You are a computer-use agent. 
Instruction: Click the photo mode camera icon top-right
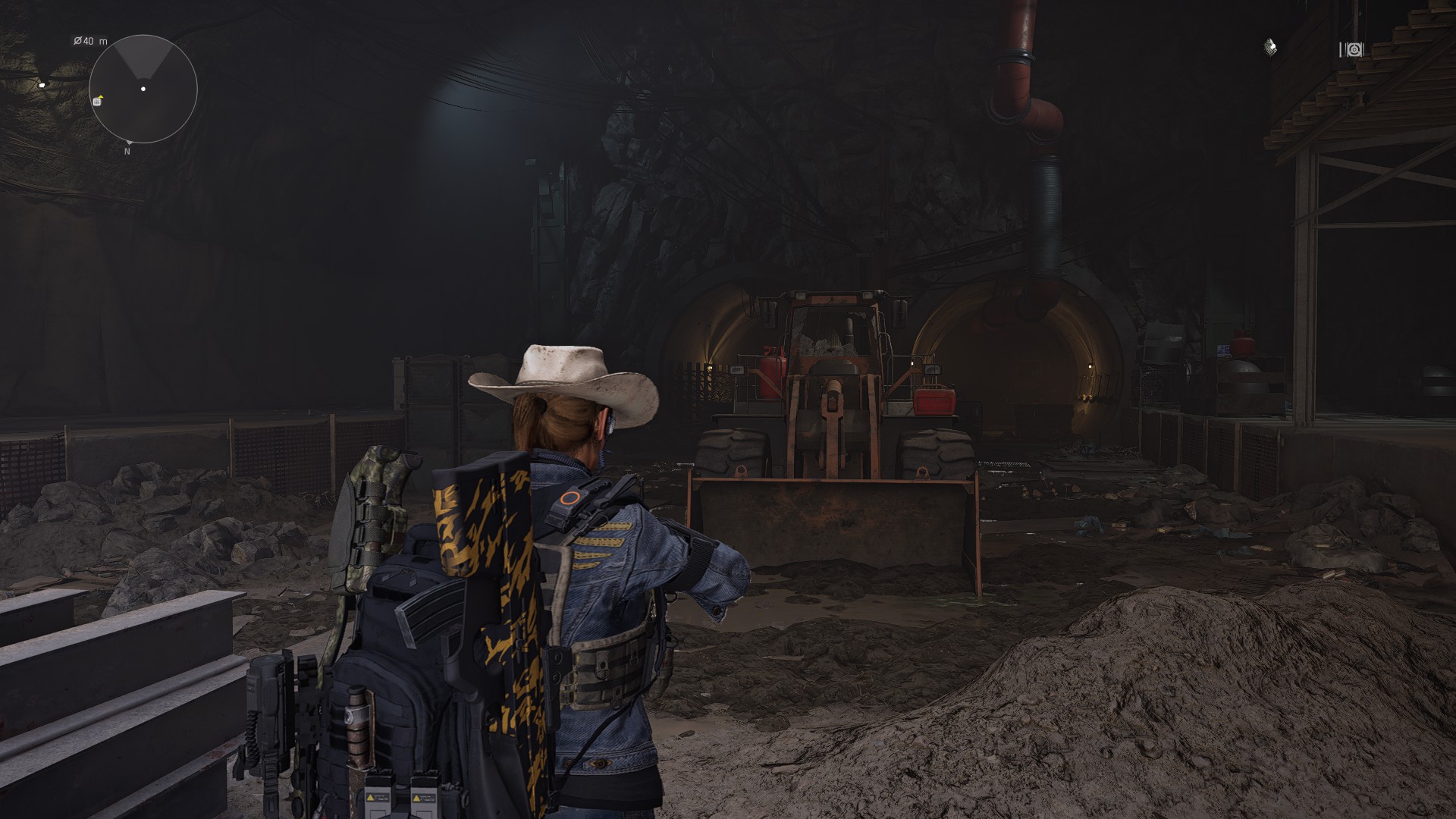pyautogui.click(x=1354, y=49)
